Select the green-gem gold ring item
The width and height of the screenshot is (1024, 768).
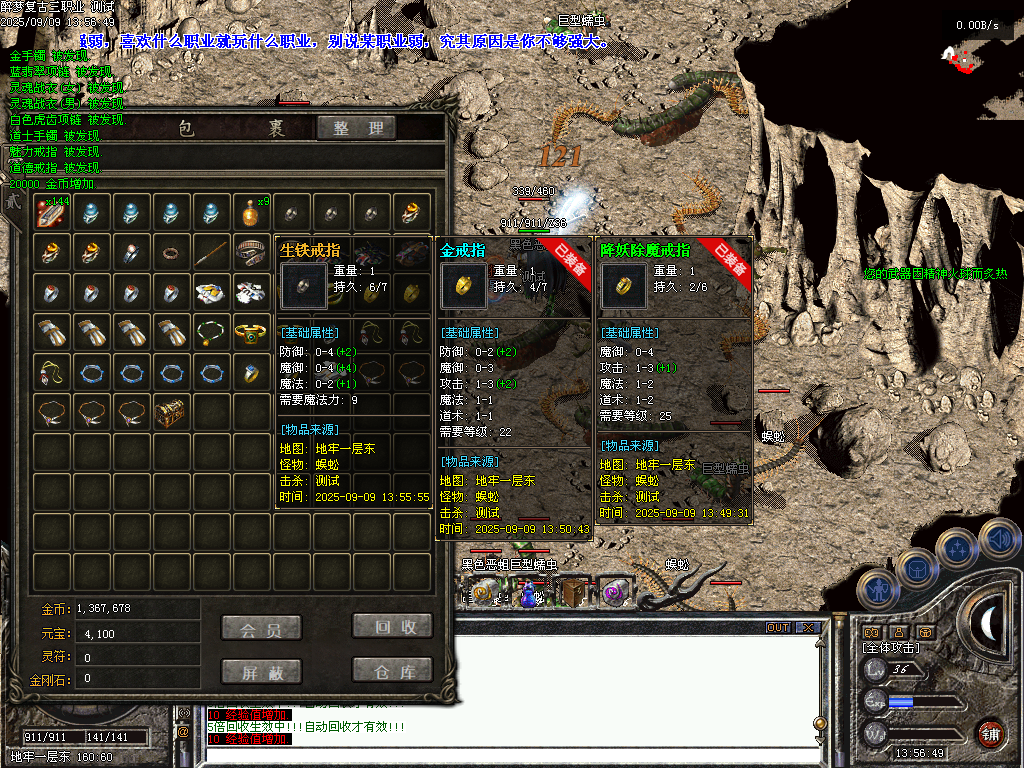(251, 332)
